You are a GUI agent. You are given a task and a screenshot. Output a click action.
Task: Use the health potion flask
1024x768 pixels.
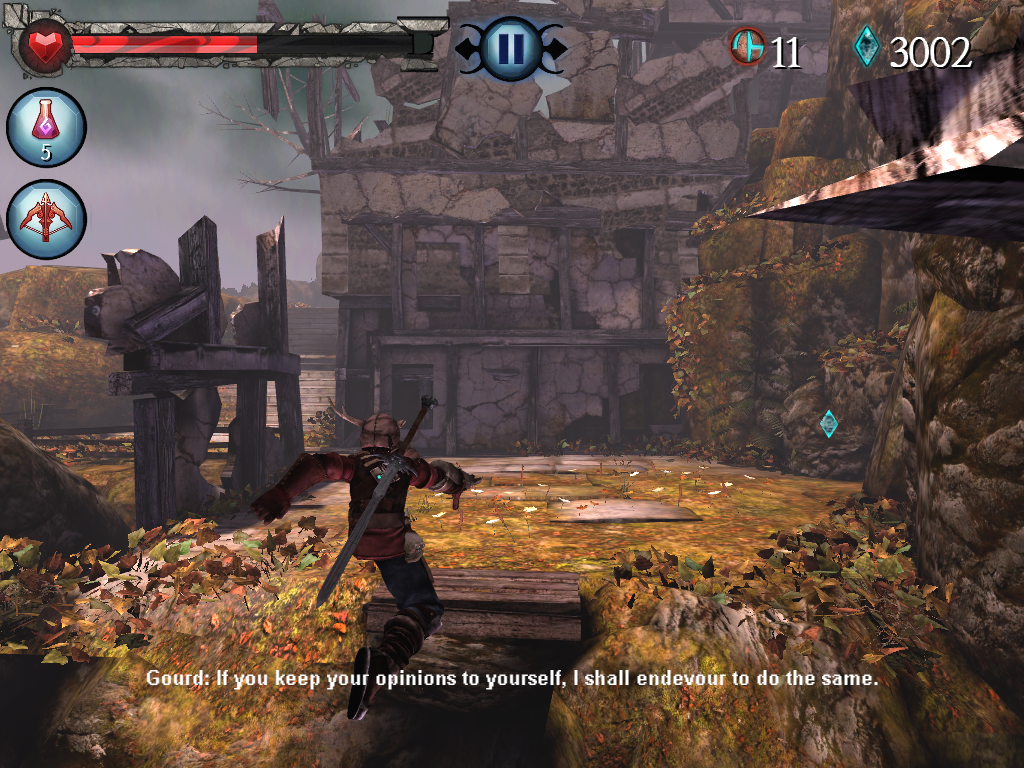coord(46,127)
